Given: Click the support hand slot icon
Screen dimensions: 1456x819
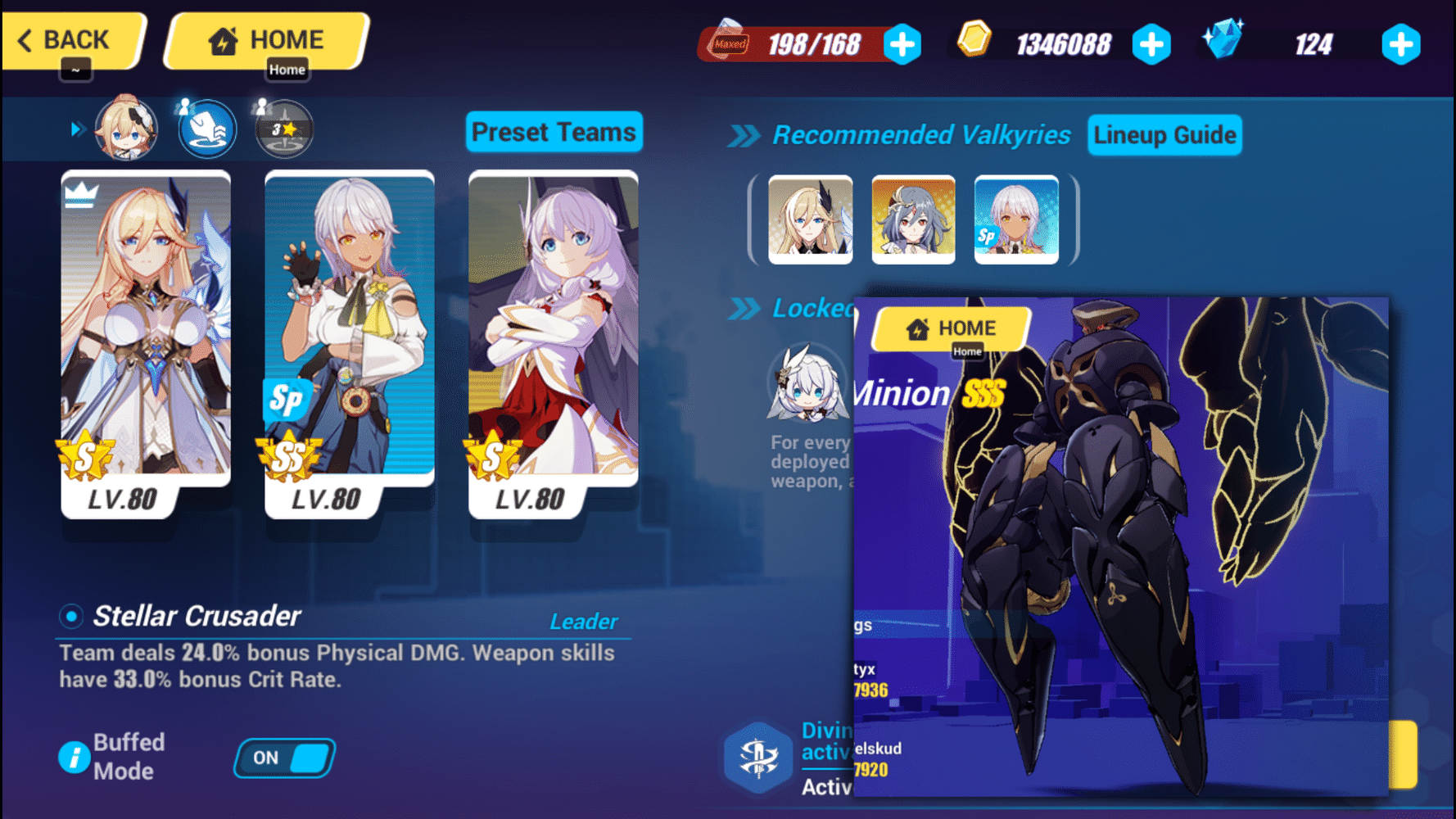Looking at the screenshot, I should pos(206,129).
